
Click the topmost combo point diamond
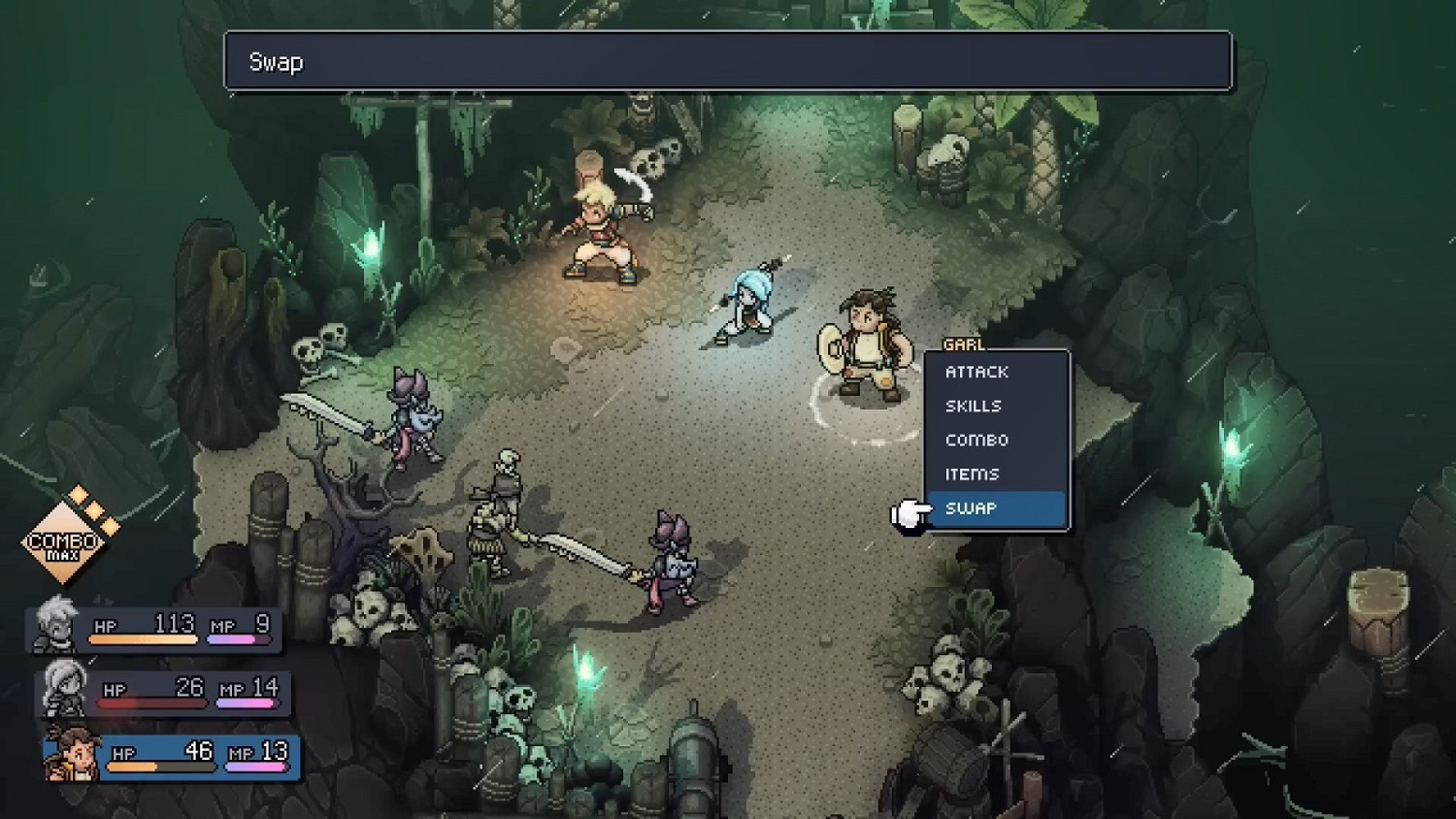pos(78,493)
